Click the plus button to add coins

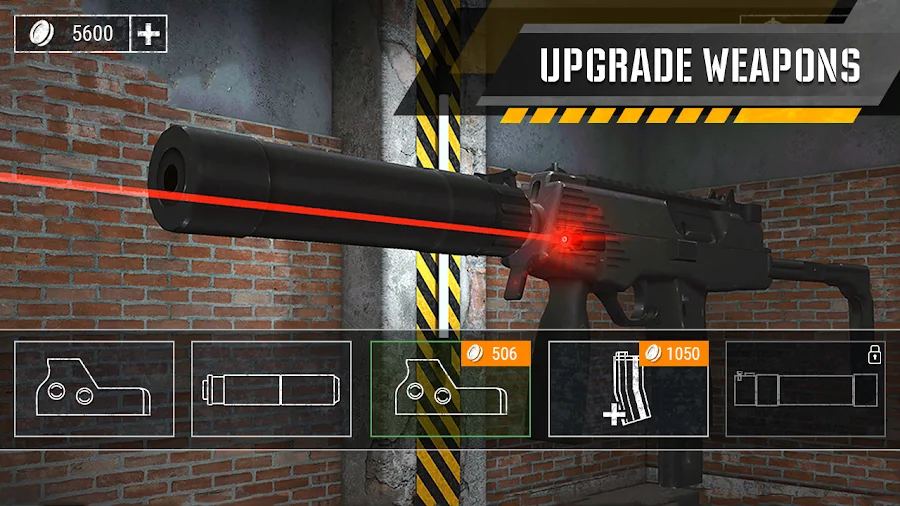tap(149, 34)
